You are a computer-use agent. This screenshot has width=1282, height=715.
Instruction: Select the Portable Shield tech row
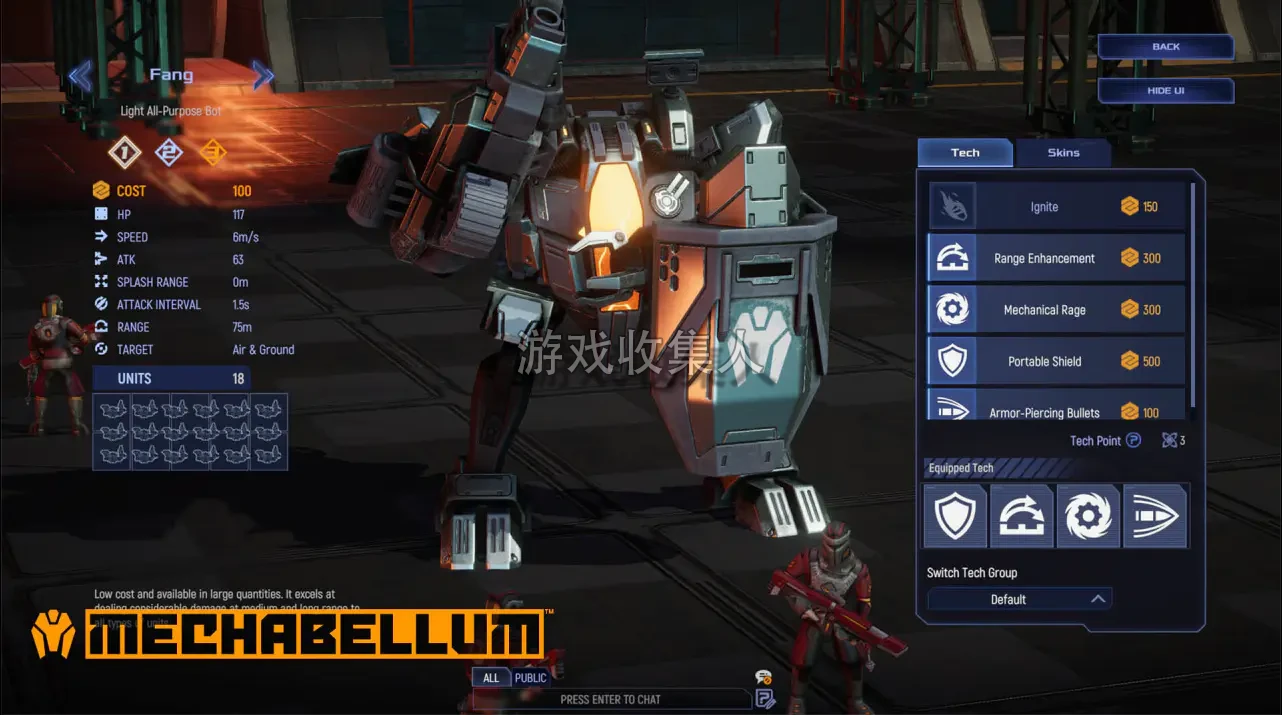tap(1056, 361)
